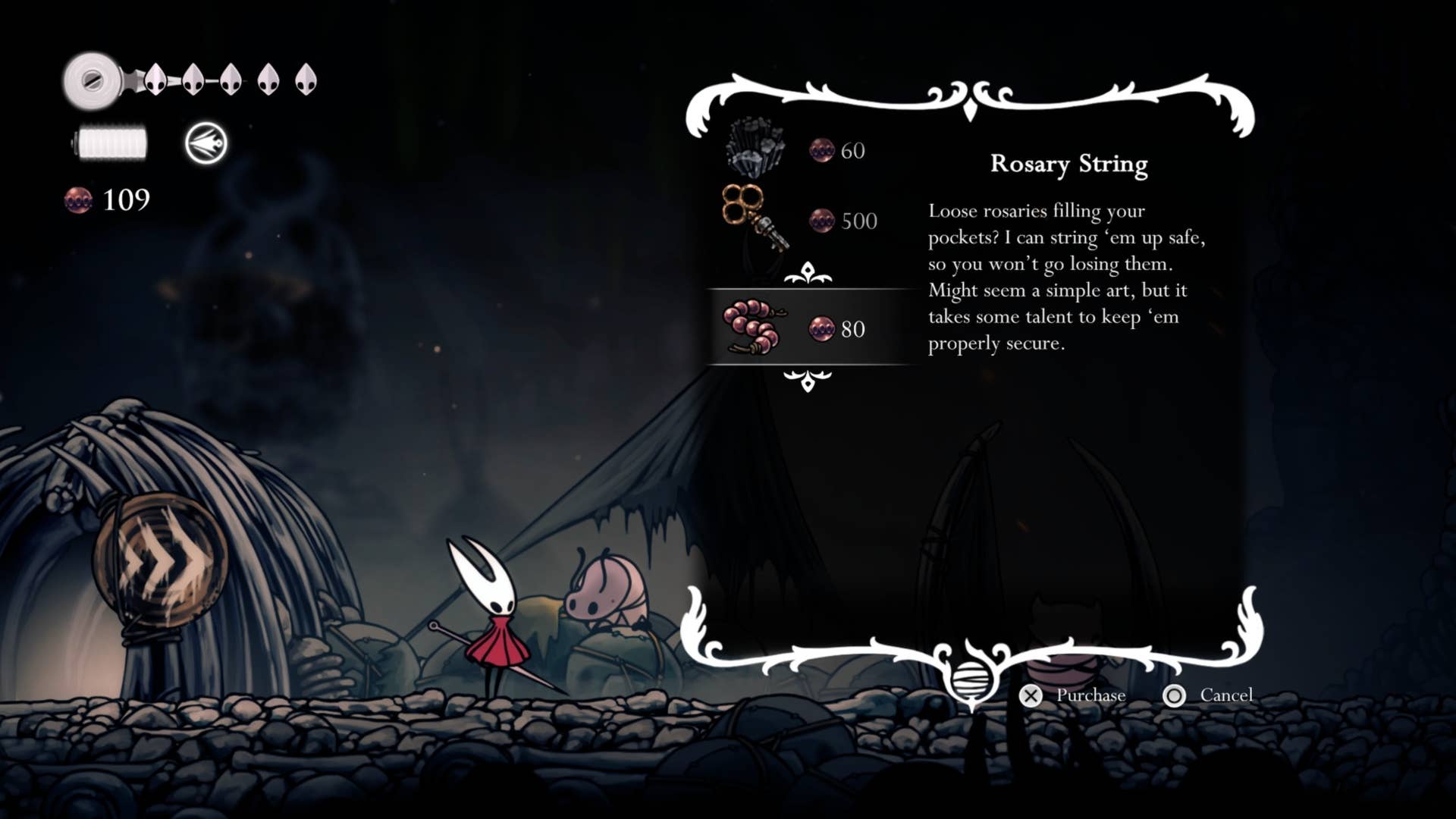Click the equipped tool icon in the HUD
The height and width of the screenshot is (819, 1456).
tap(206, 143)
